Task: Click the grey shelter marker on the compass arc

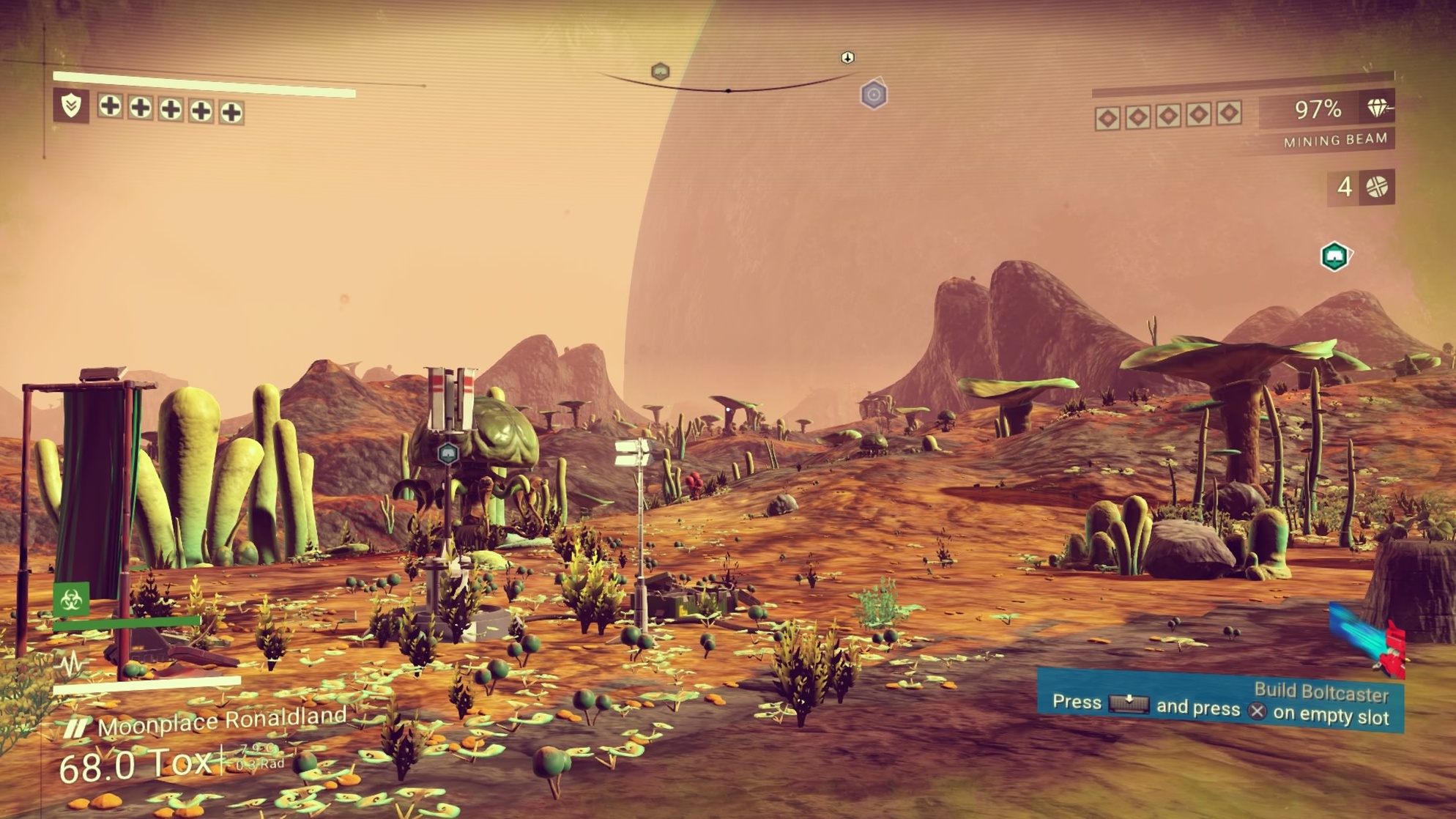Action: coord(660,71)
